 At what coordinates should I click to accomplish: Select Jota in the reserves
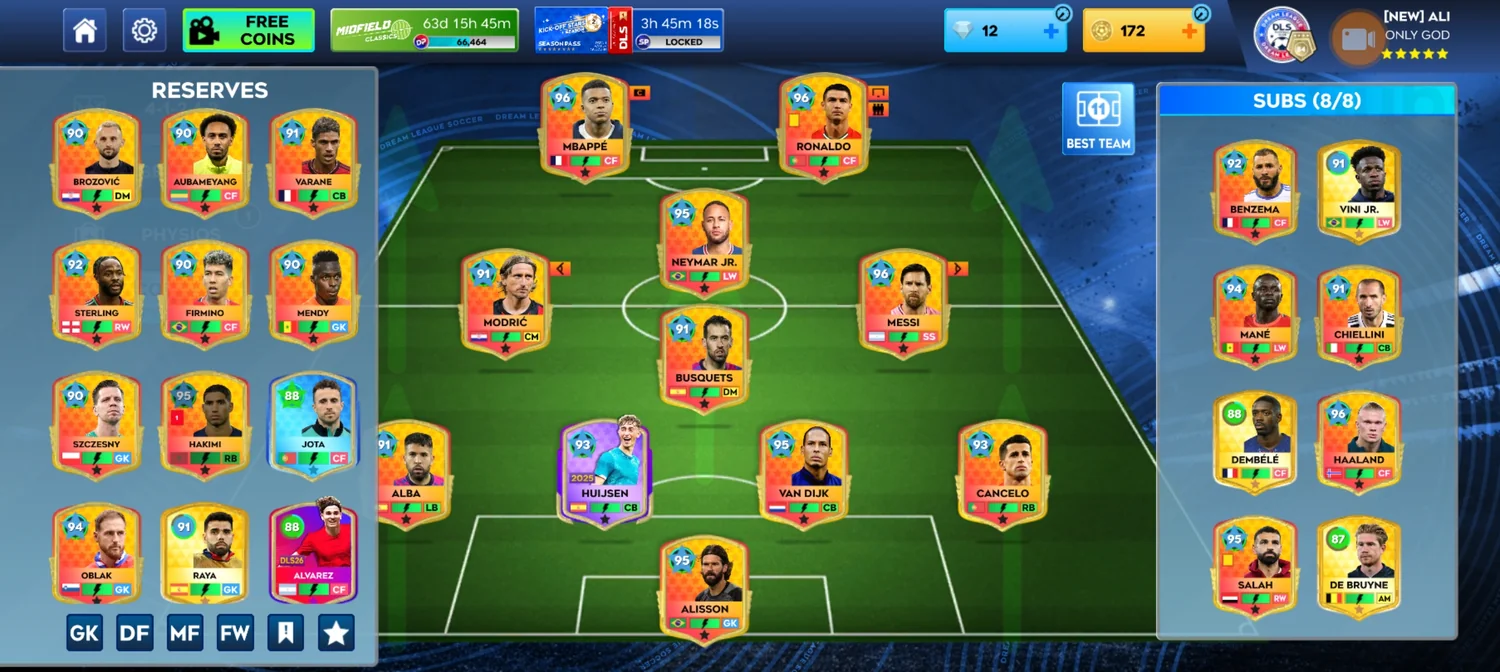(313, 425)
